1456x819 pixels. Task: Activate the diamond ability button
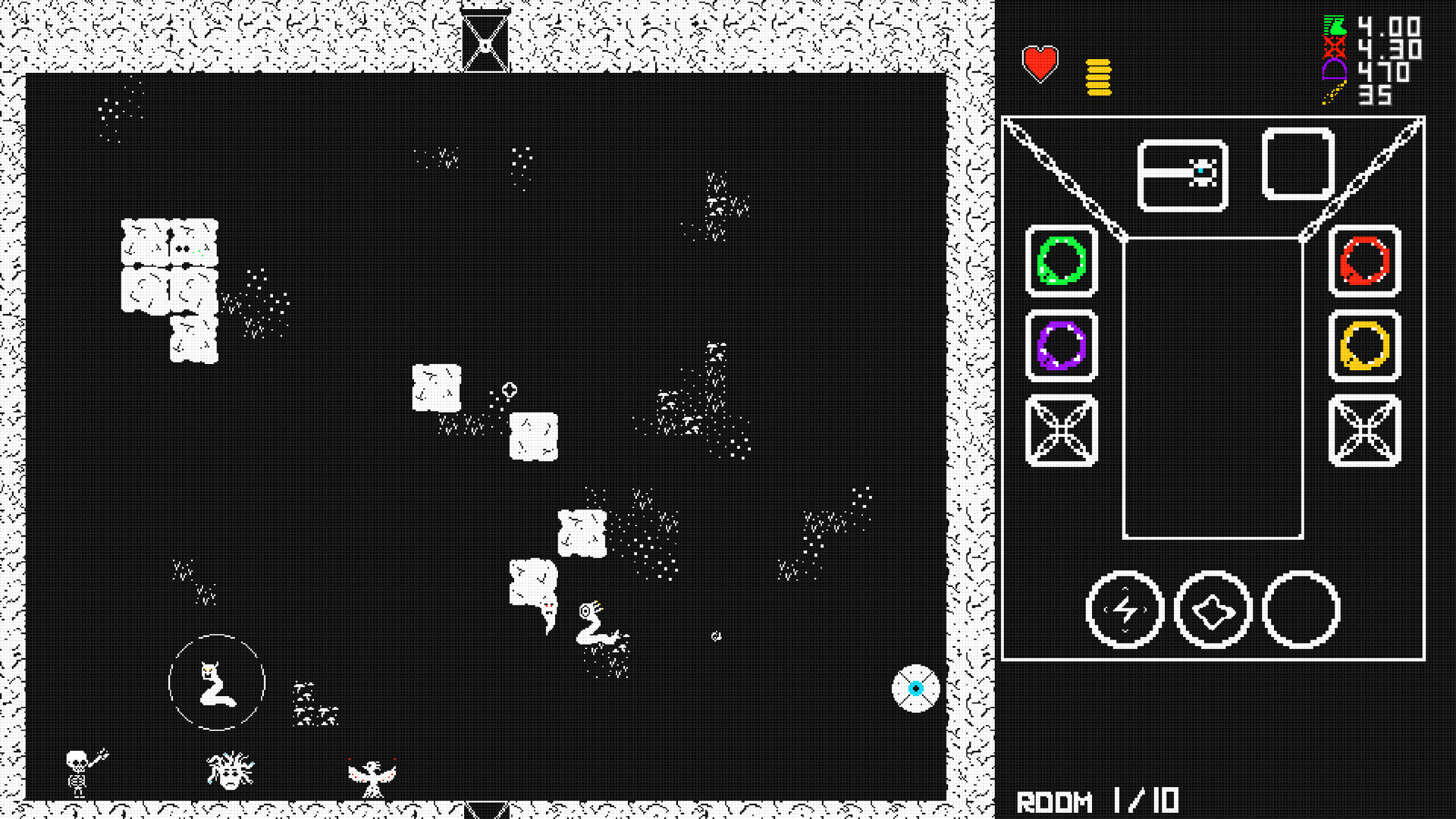[x=1213, y=610]
